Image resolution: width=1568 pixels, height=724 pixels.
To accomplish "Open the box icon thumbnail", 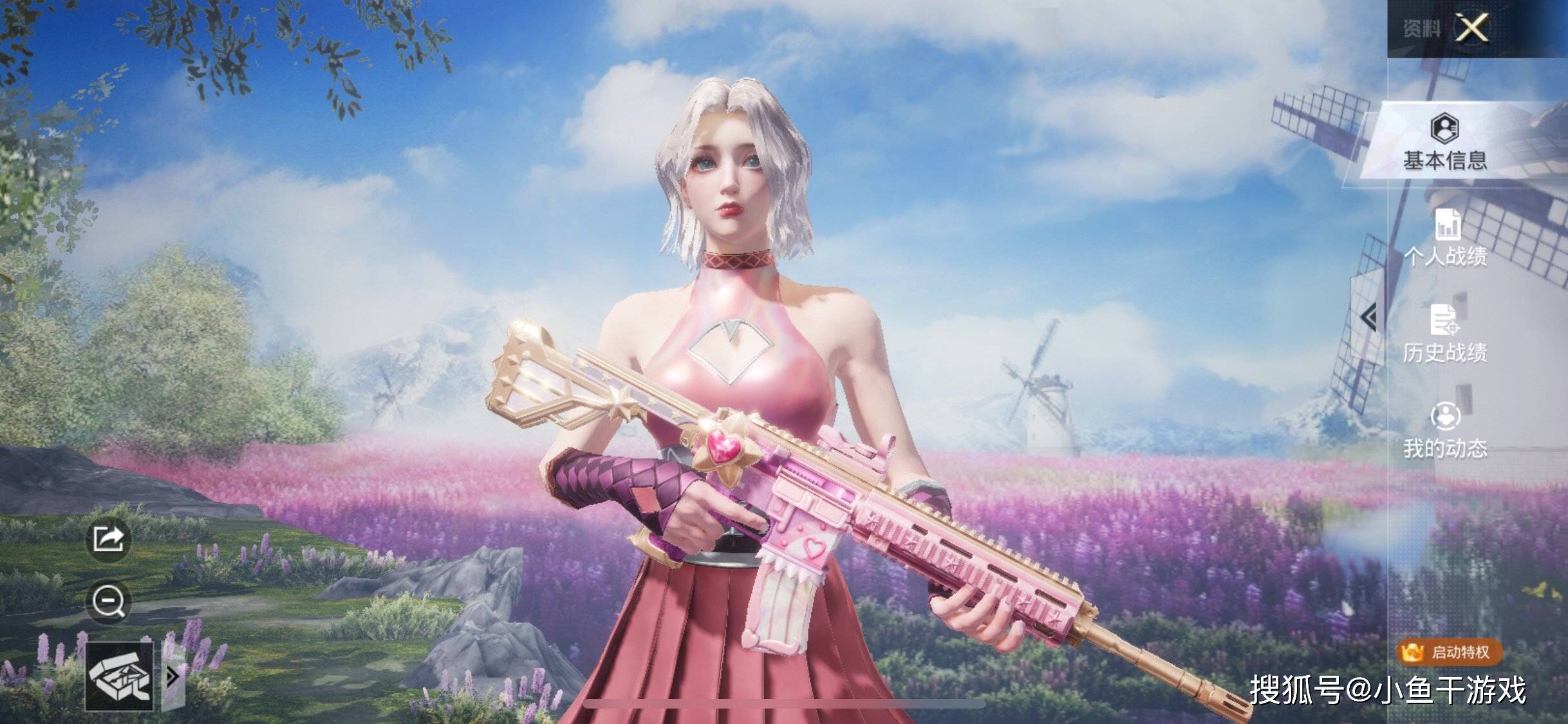I will pos(120,676).
